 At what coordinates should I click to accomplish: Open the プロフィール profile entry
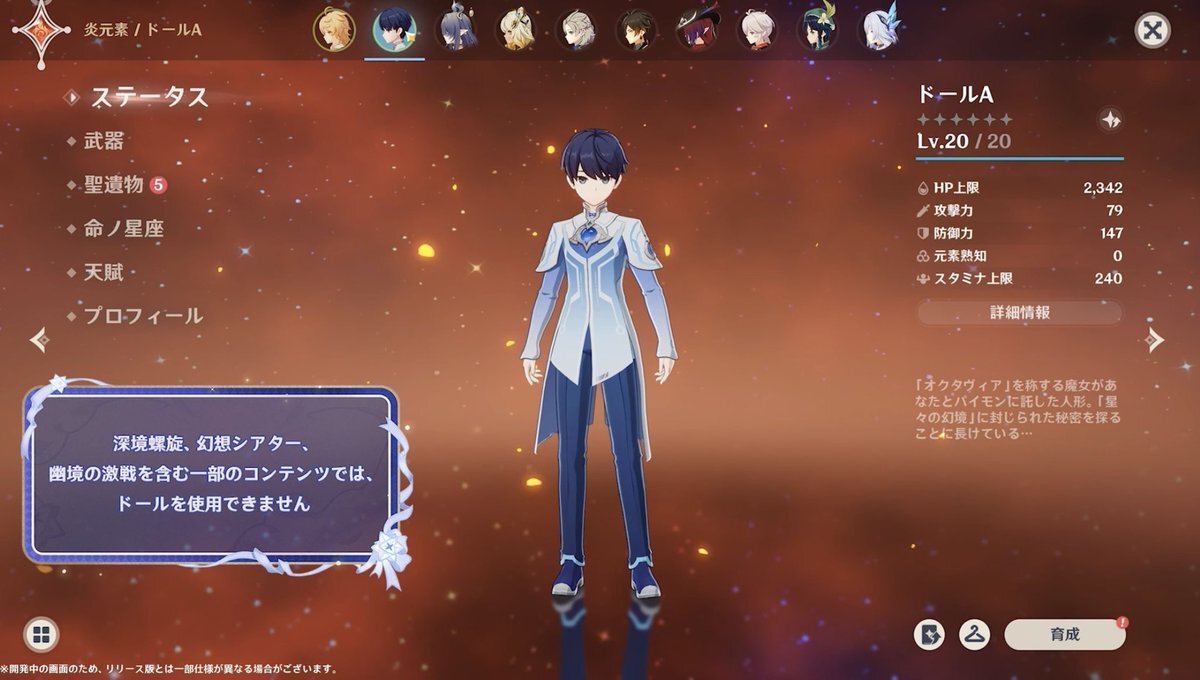[x=142, y=316]
